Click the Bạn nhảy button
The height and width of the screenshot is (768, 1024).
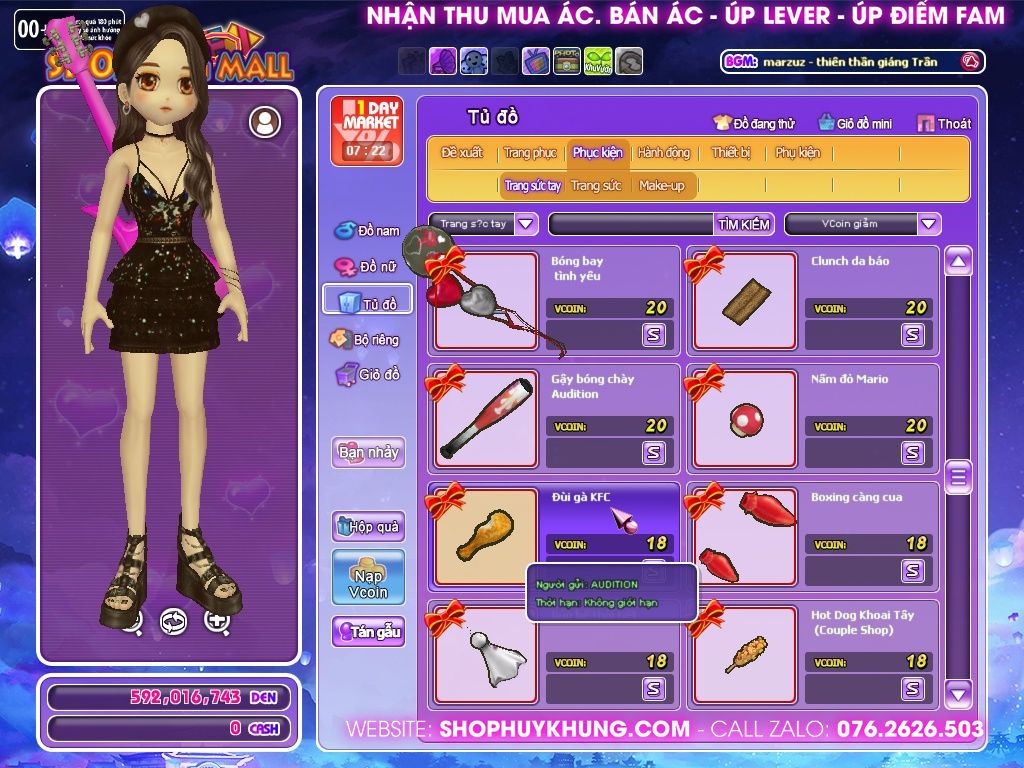(x=368, y=452)
